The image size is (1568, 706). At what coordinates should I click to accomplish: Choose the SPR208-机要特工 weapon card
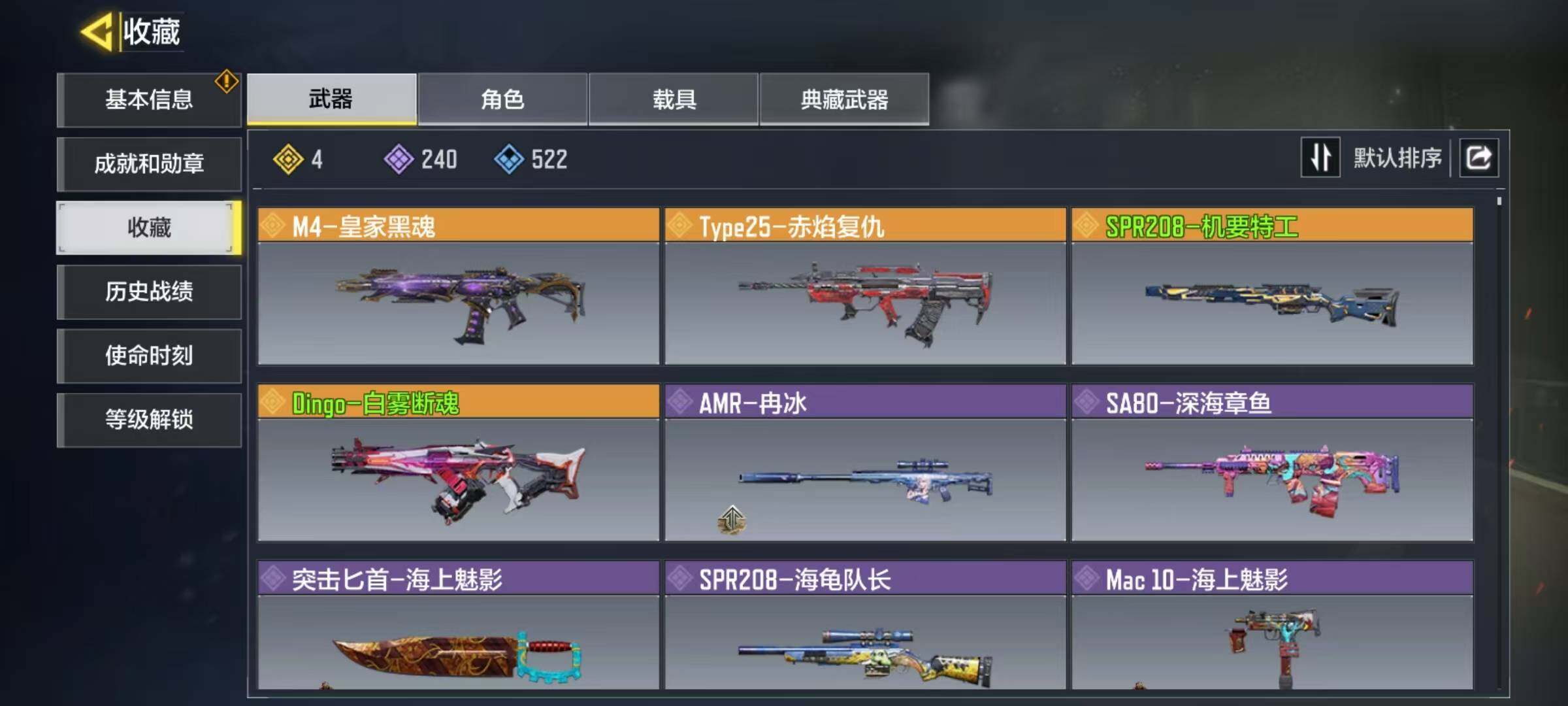click(1272, 286)
